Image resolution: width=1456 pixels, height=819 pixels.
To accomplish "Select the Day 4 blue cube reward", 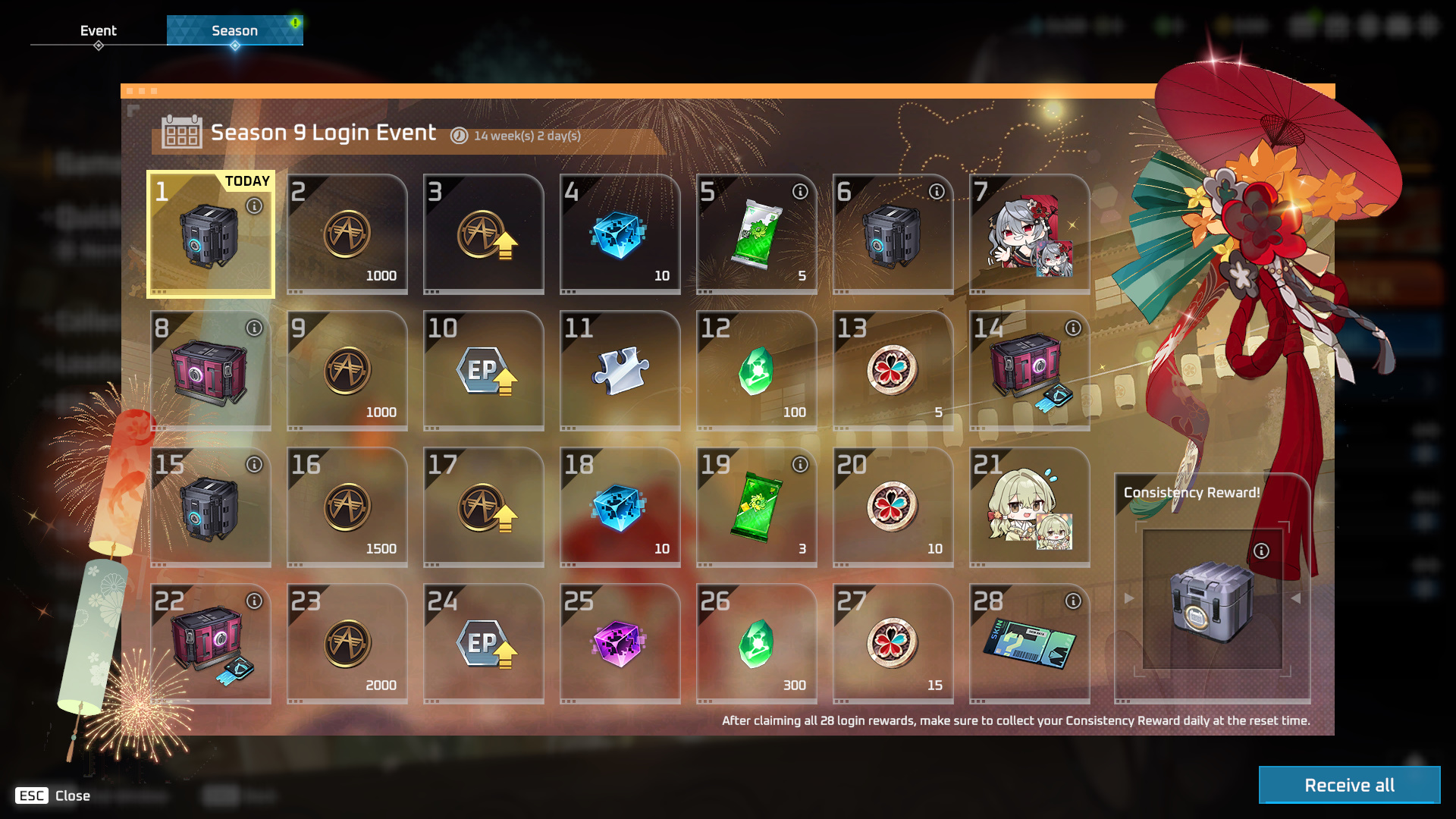I will point(620,235).
